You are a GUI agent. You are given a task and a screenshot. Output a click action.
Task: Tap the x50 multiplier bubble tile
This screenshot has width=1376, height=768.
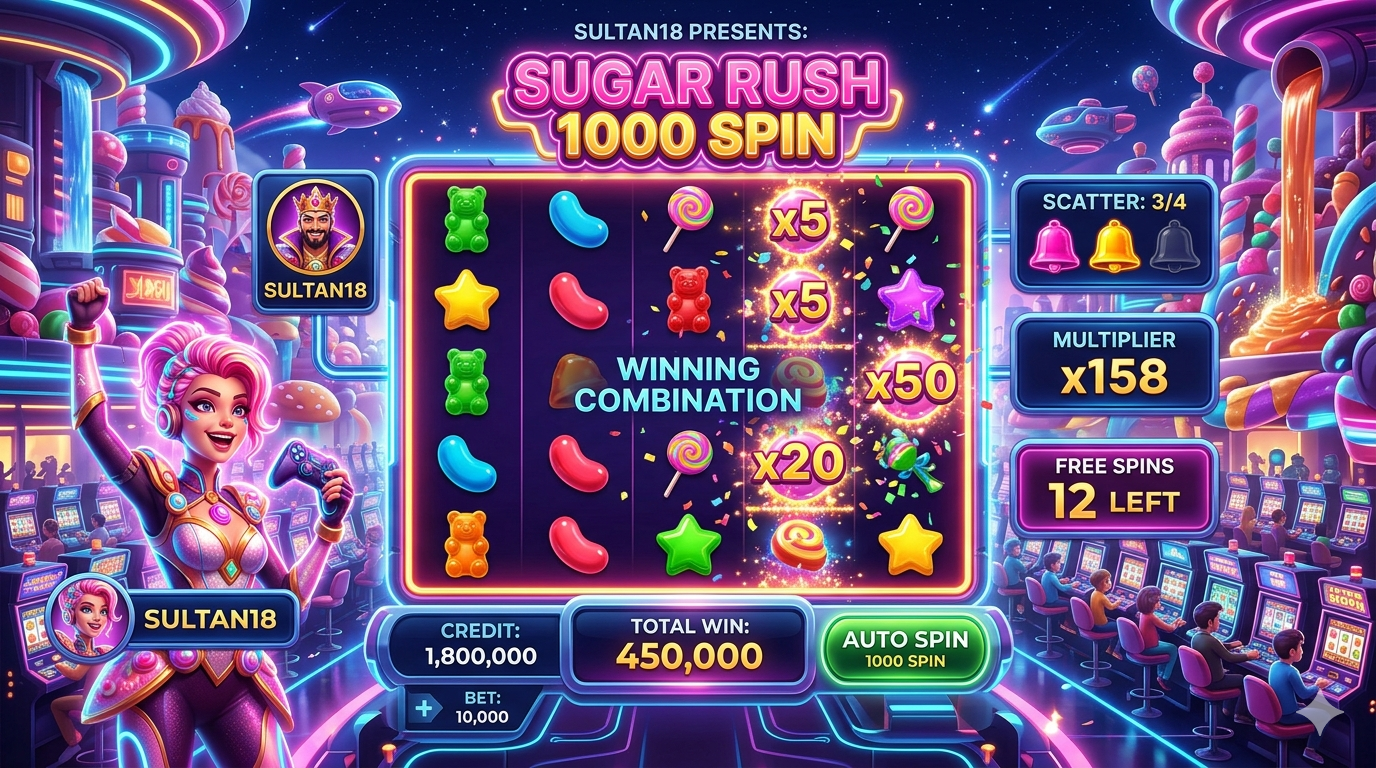pyautogui.click(x=909, y=381)
